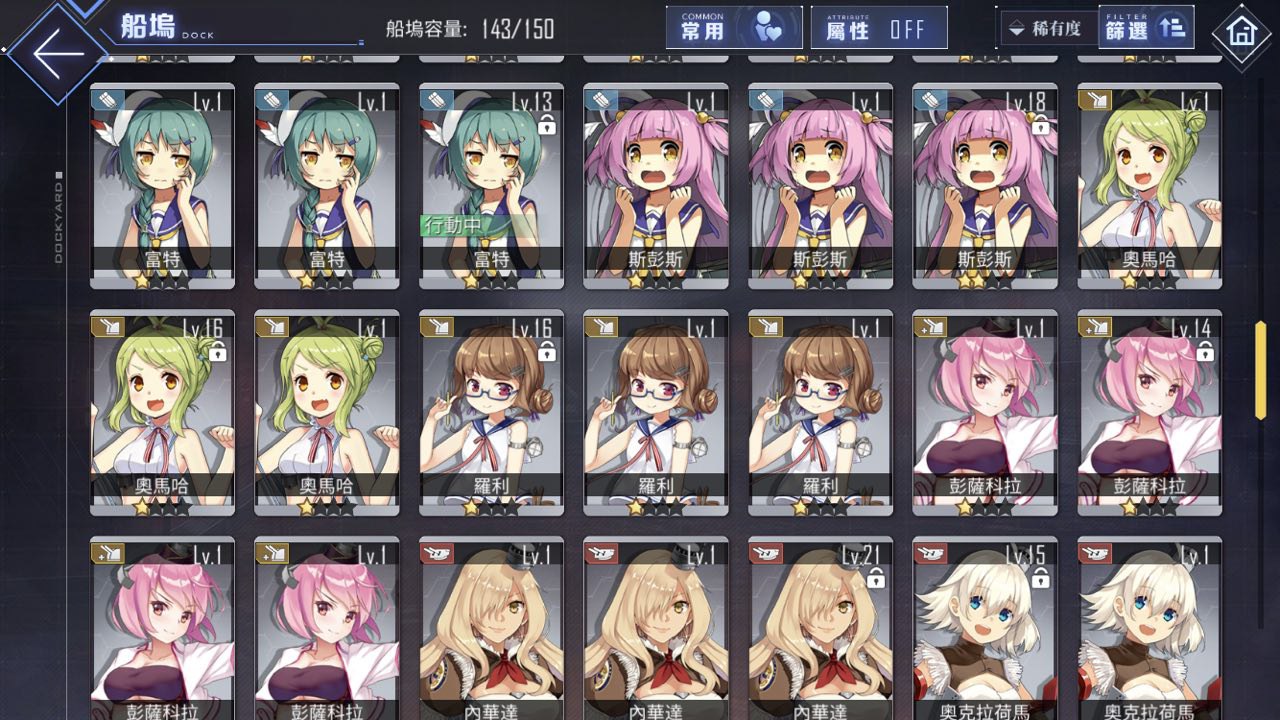Viewport: 1280px width, 720px height.
Task: Select the Lv.15 奧克拉荷馬 ship card
Action: click(984, 630)
